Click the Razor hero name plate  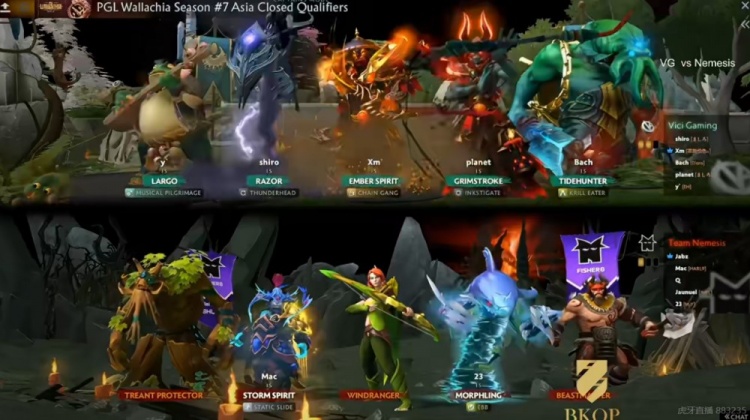pos(269,181)
